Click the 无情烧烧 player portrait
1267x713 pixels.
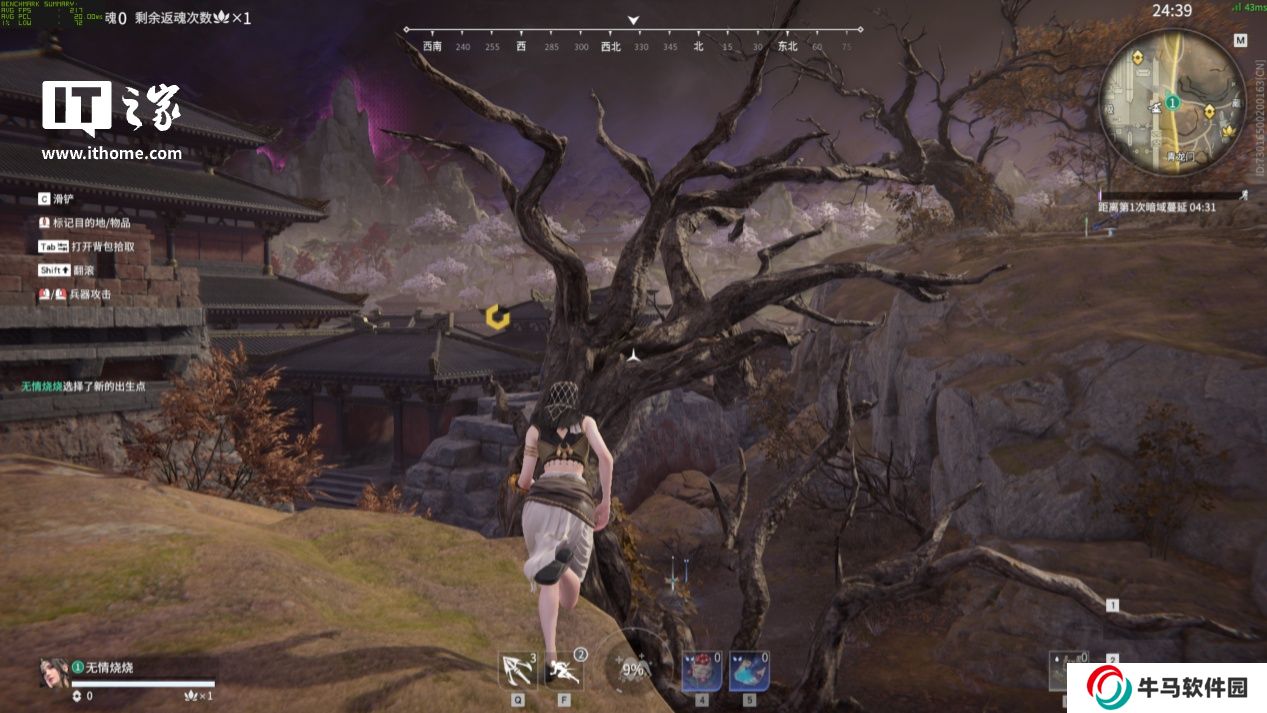54,673
